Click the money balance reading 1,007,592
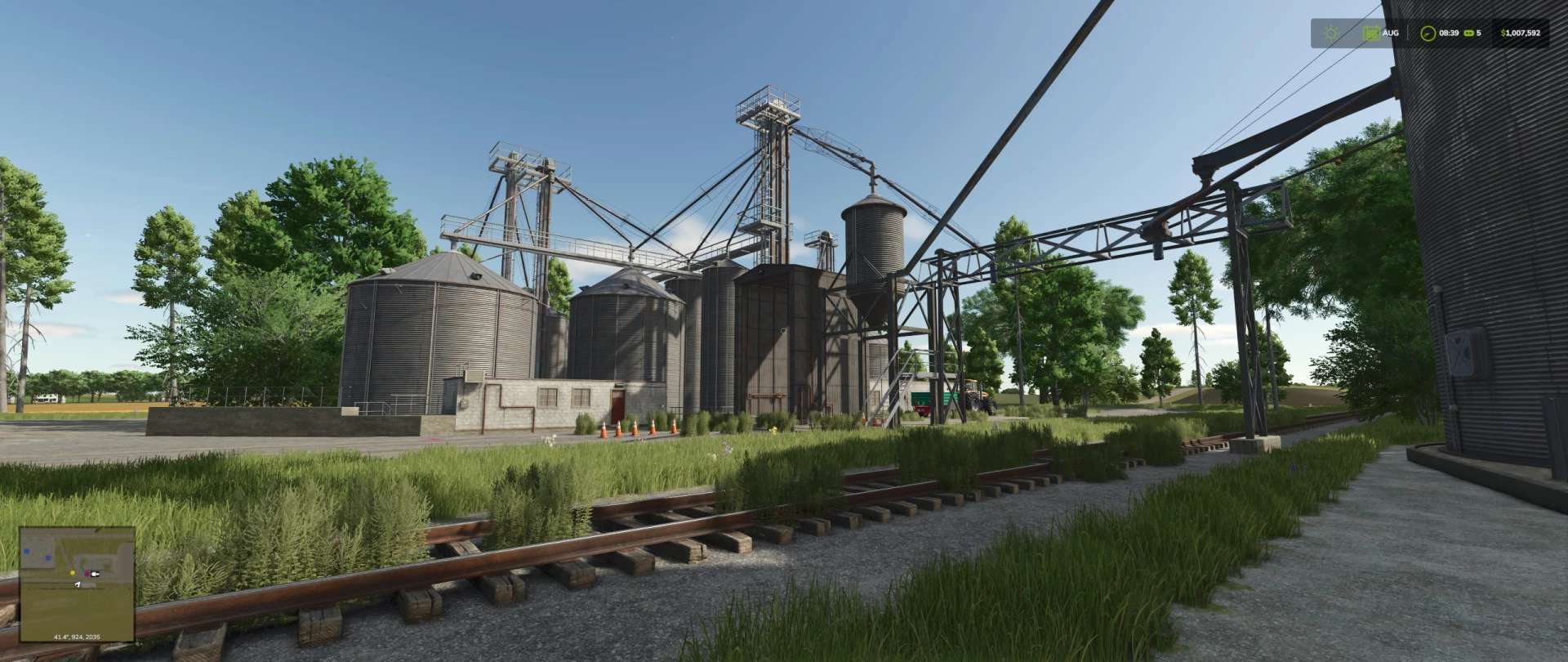Image resolution: width=1568 pixels, height=662 pixels. (x=1524, y=33)
